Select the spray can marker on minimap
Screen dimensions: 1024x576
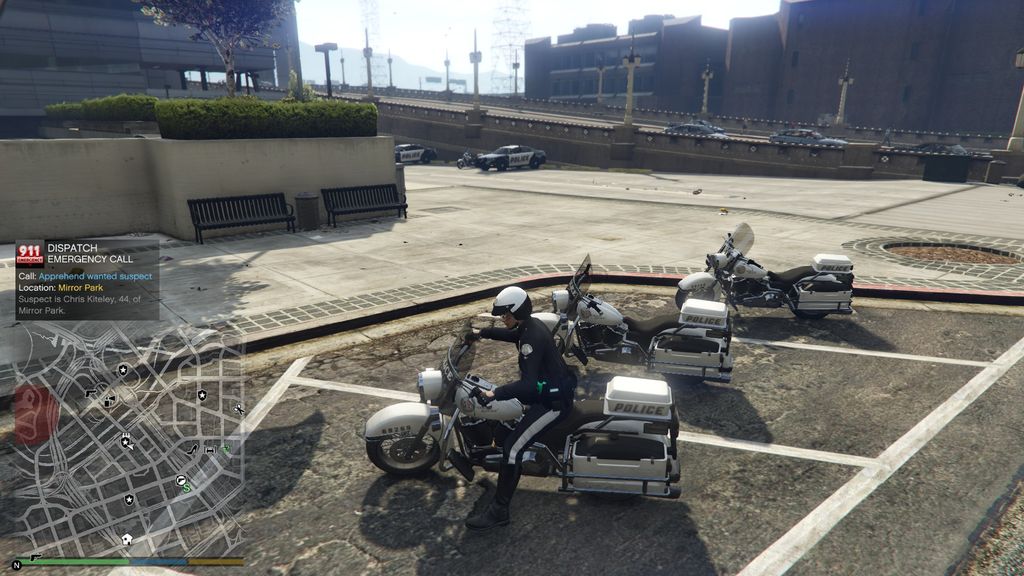(x=109, y=401)
